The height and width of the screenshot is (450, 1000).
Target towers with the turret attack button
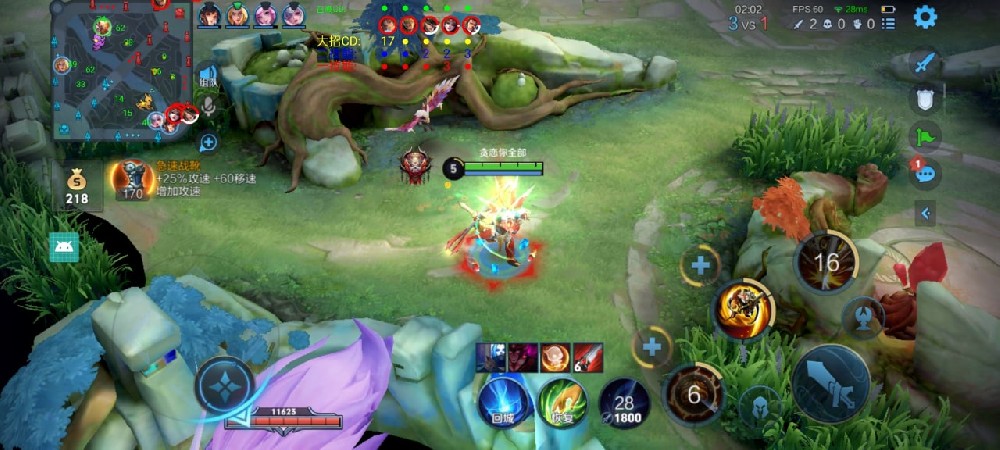(861, 317)
